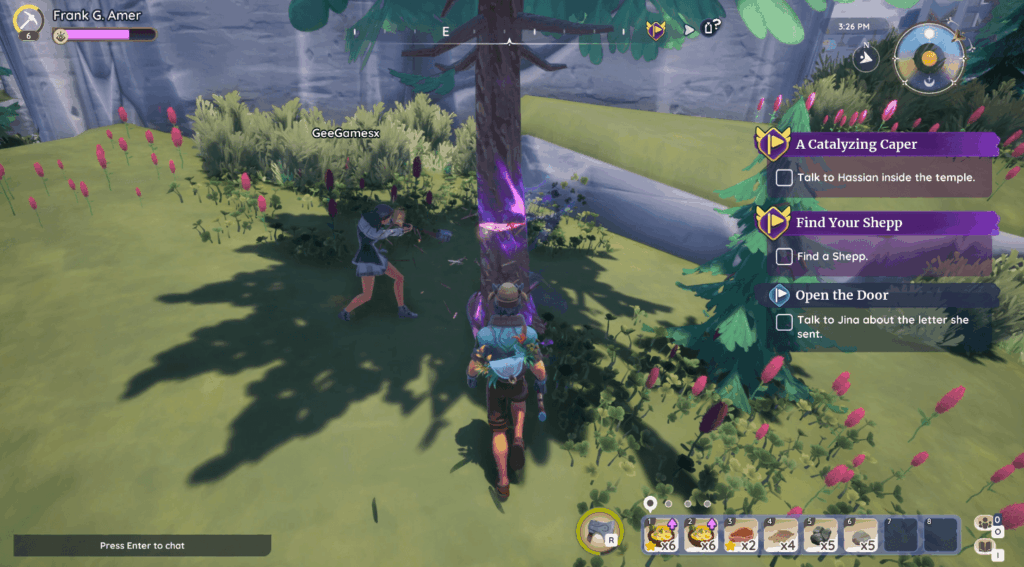This screenshot has width=1024, height=567.
Task: Pick the dark ore chunks in slot 5
Action: [x=820, y=535]
